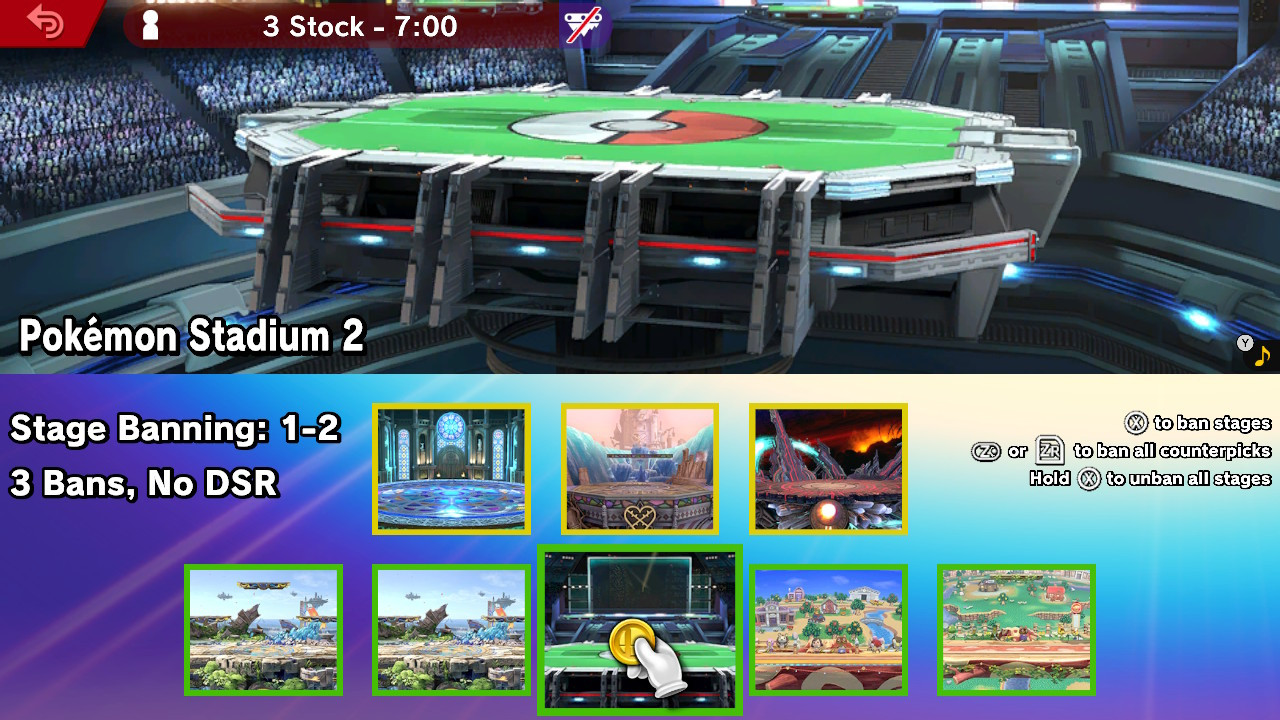Unban the Northern Cave stage
The image size is (1280, 720).
click(x=828, y=468)
